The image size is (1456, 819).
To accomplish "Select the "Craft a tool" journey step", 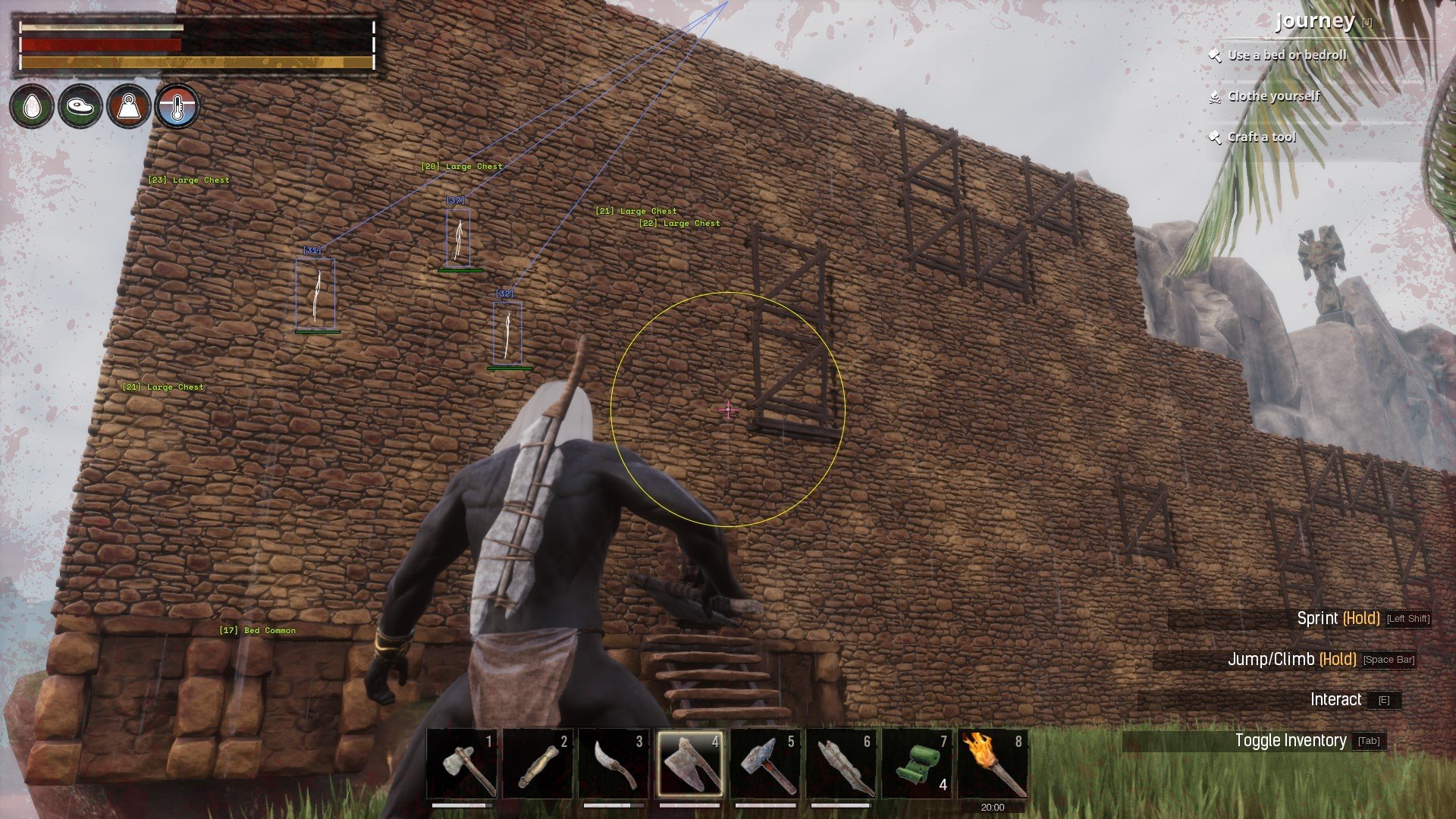I will 1262,137.
